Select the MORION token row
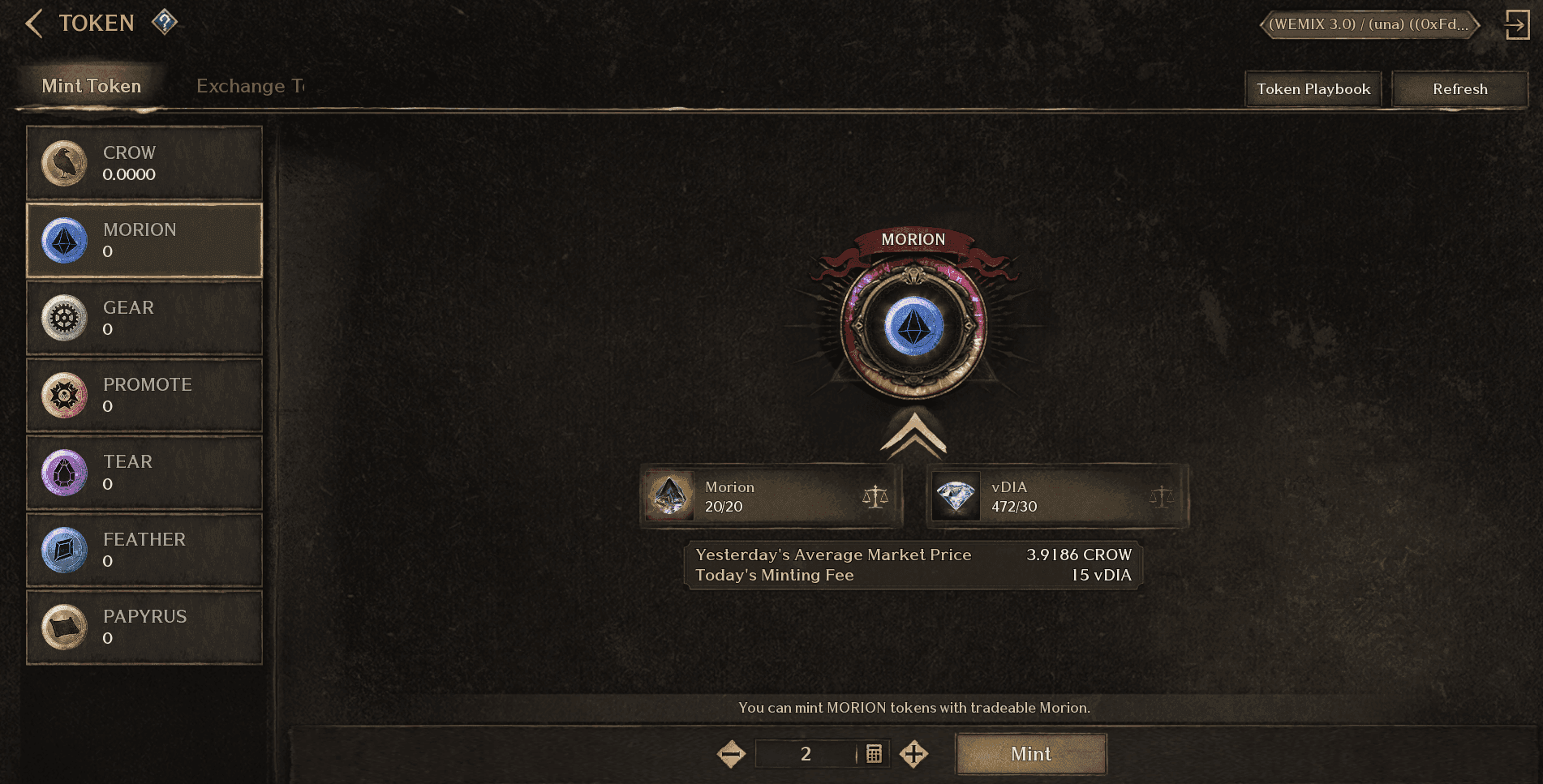 click(144, 240)
